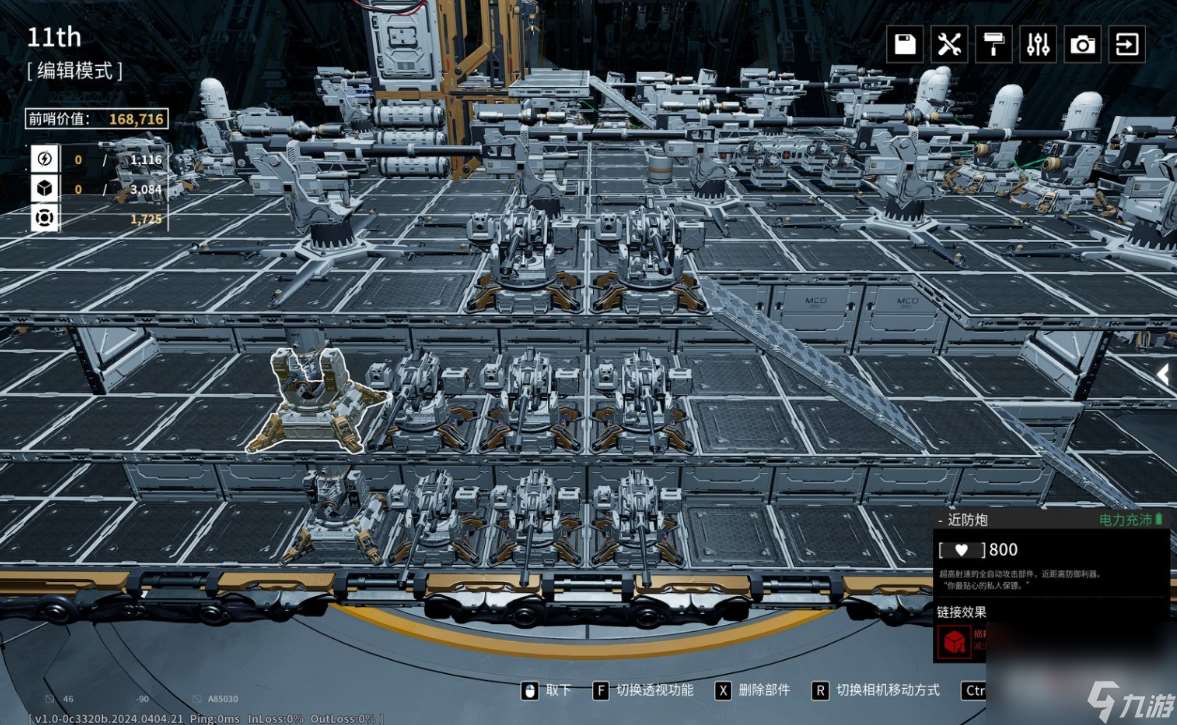Expand the side panel with the right-edge arrow

[1163, 374]
